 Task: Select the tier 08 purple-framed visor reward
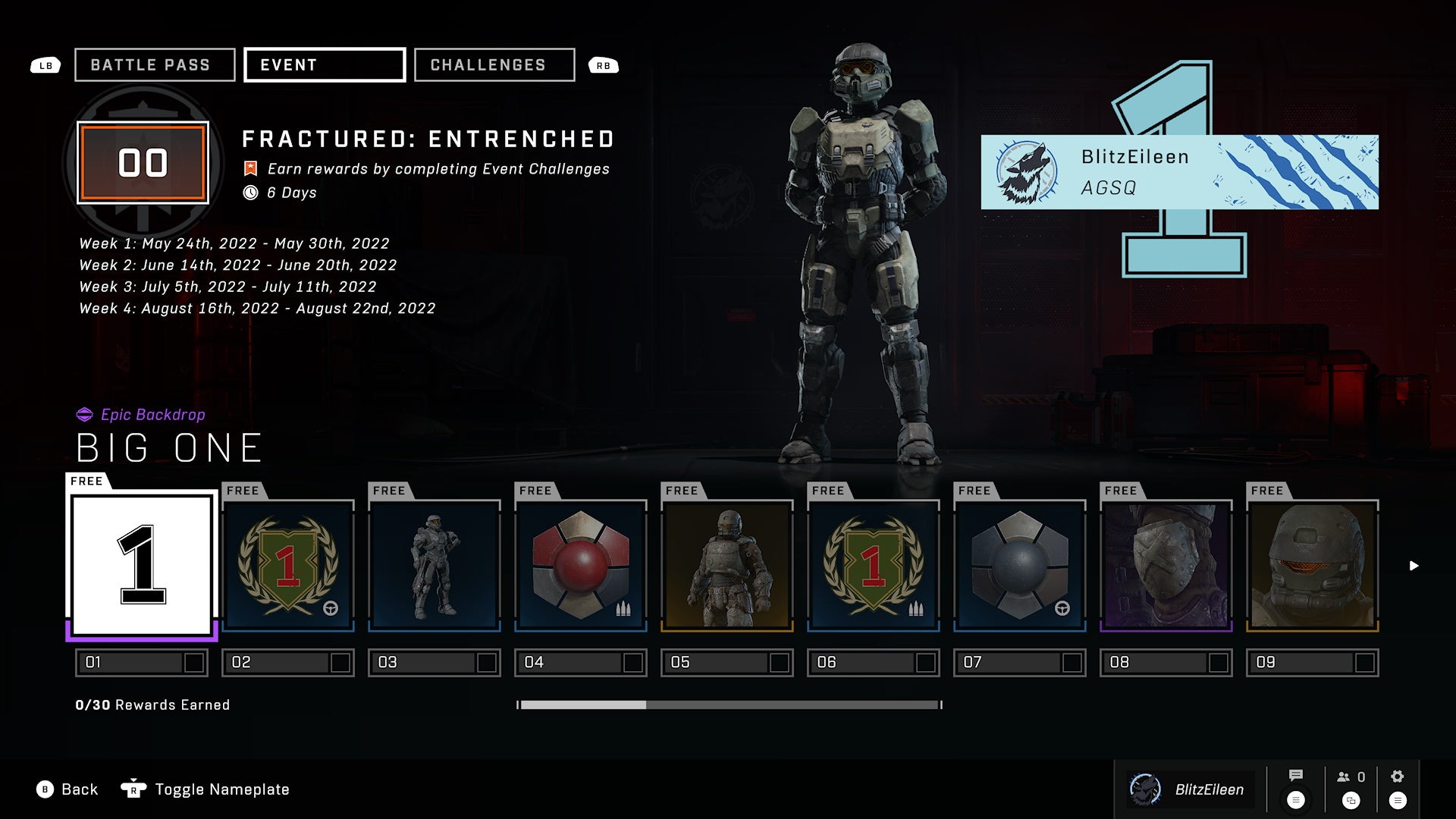tap(1166, 566)
